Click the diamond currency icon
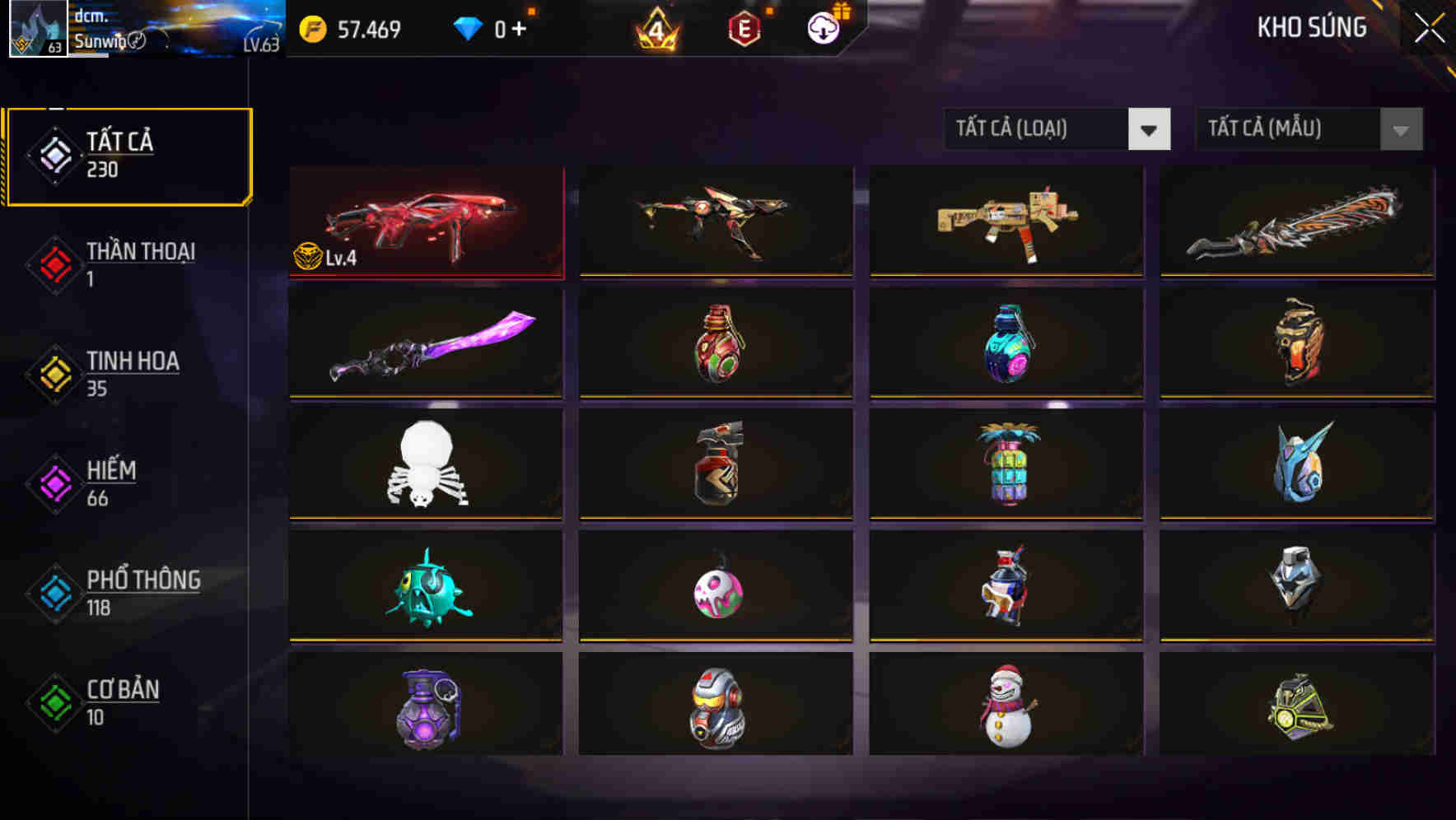This screenshot has width=1456, height=820. click(468, 27)
